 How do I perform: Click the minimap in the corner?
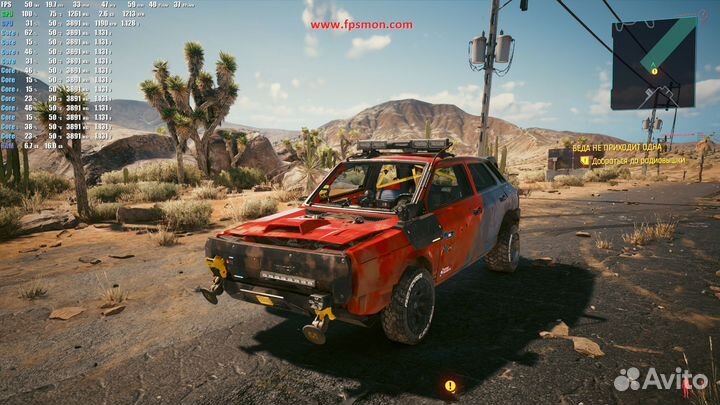pyautogui.click(x=653, y=63)
